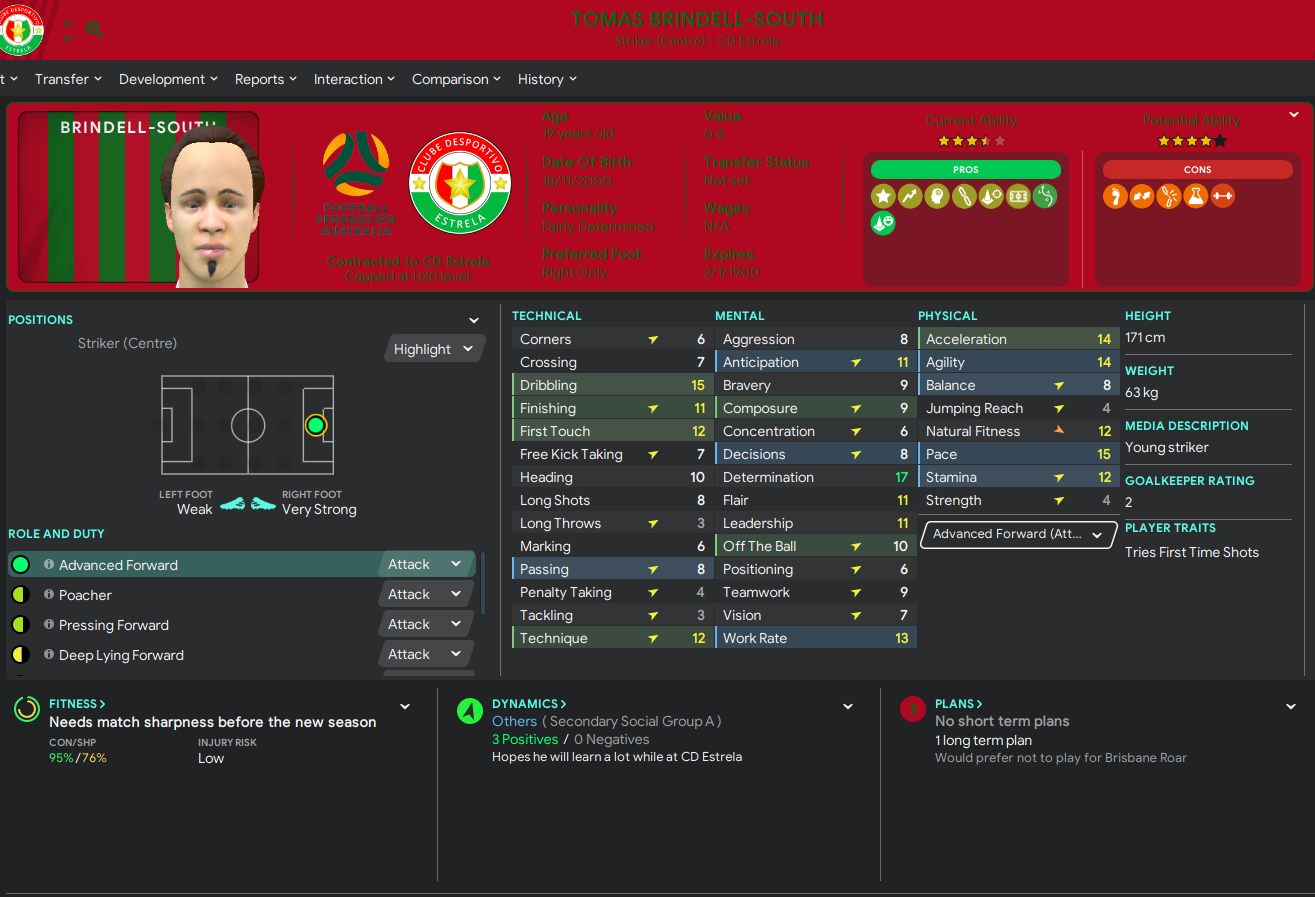Select the Pressing Forward role
The width and height of the screenshot is (1315, 897).
(200, 625)
